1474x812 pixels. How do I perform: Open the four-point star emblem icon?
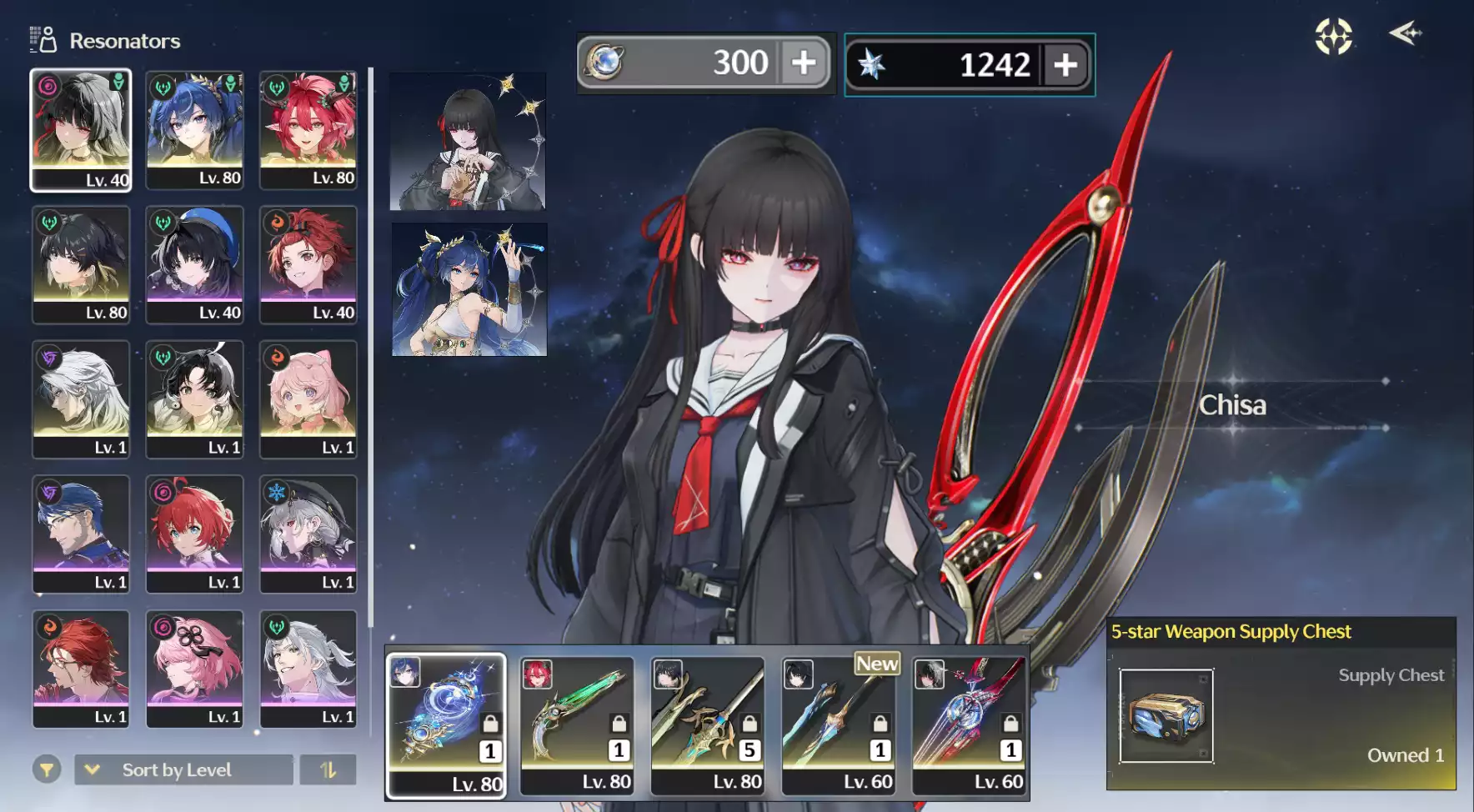point(1333,37)
